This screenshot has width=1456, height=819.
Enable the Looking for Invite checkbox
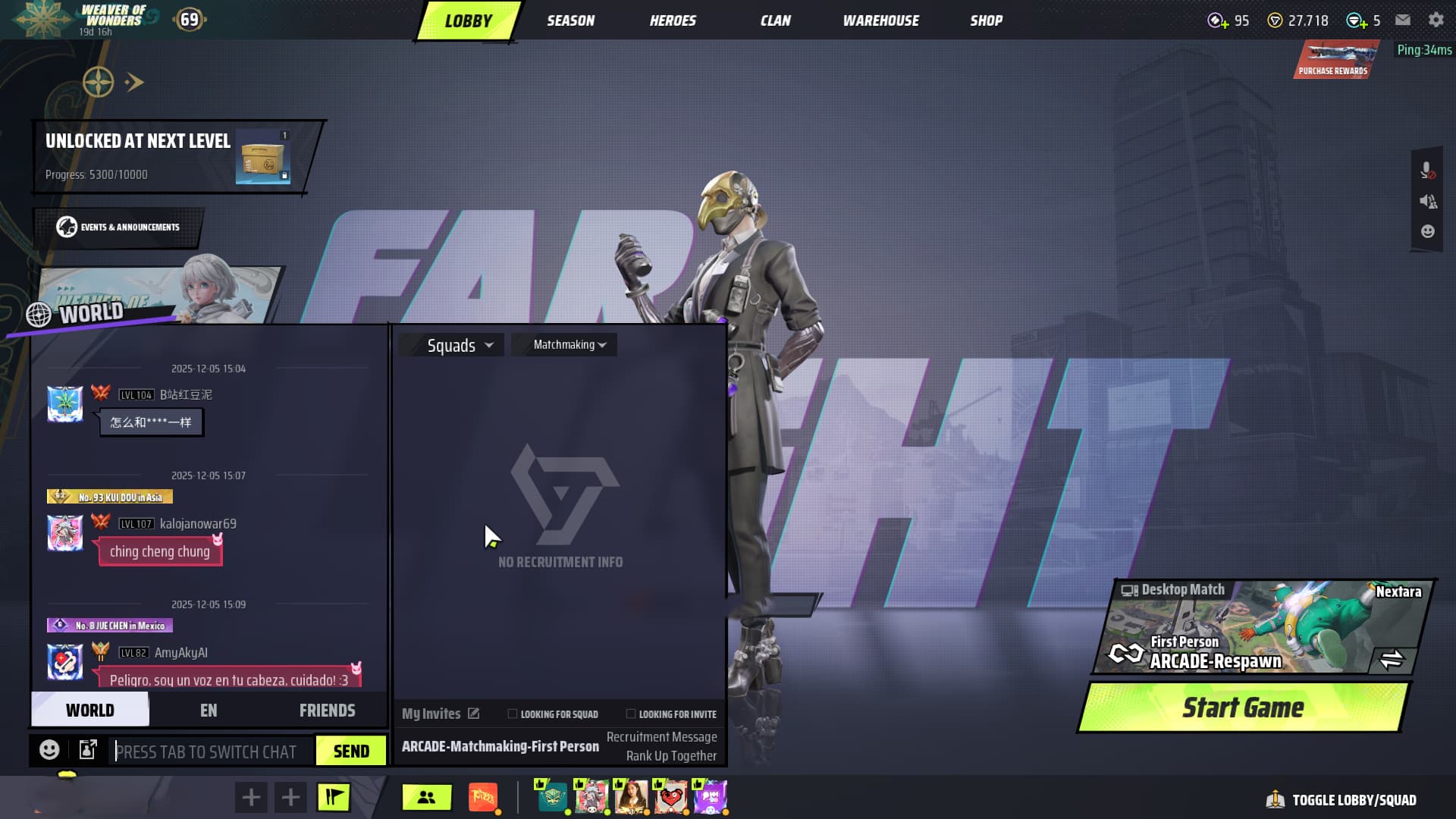(631, 714)
